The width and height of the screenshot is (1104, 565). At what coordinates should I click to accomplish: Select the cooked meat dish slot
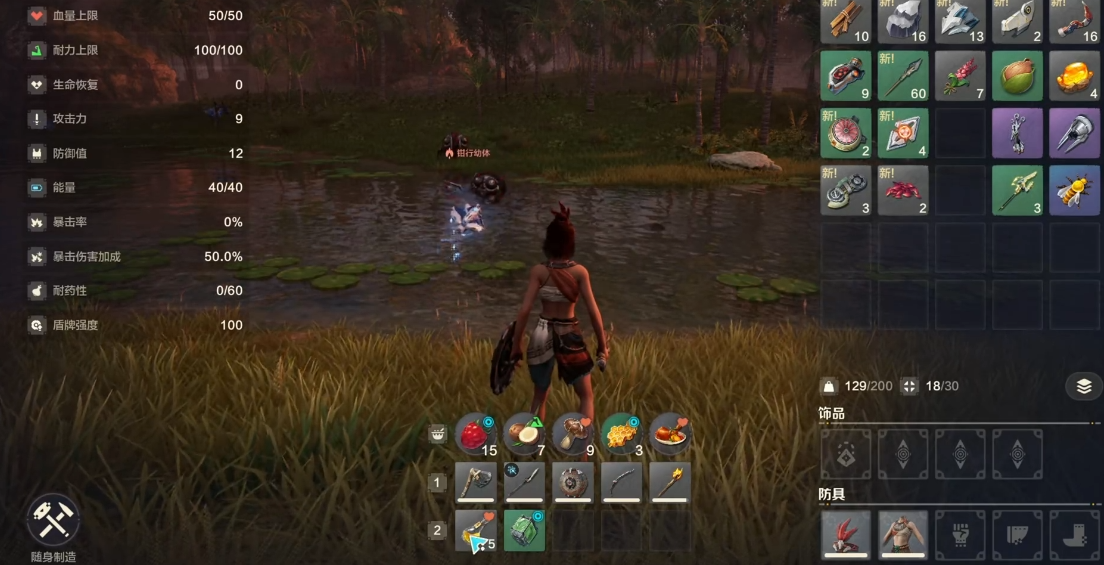click(670, 434)
